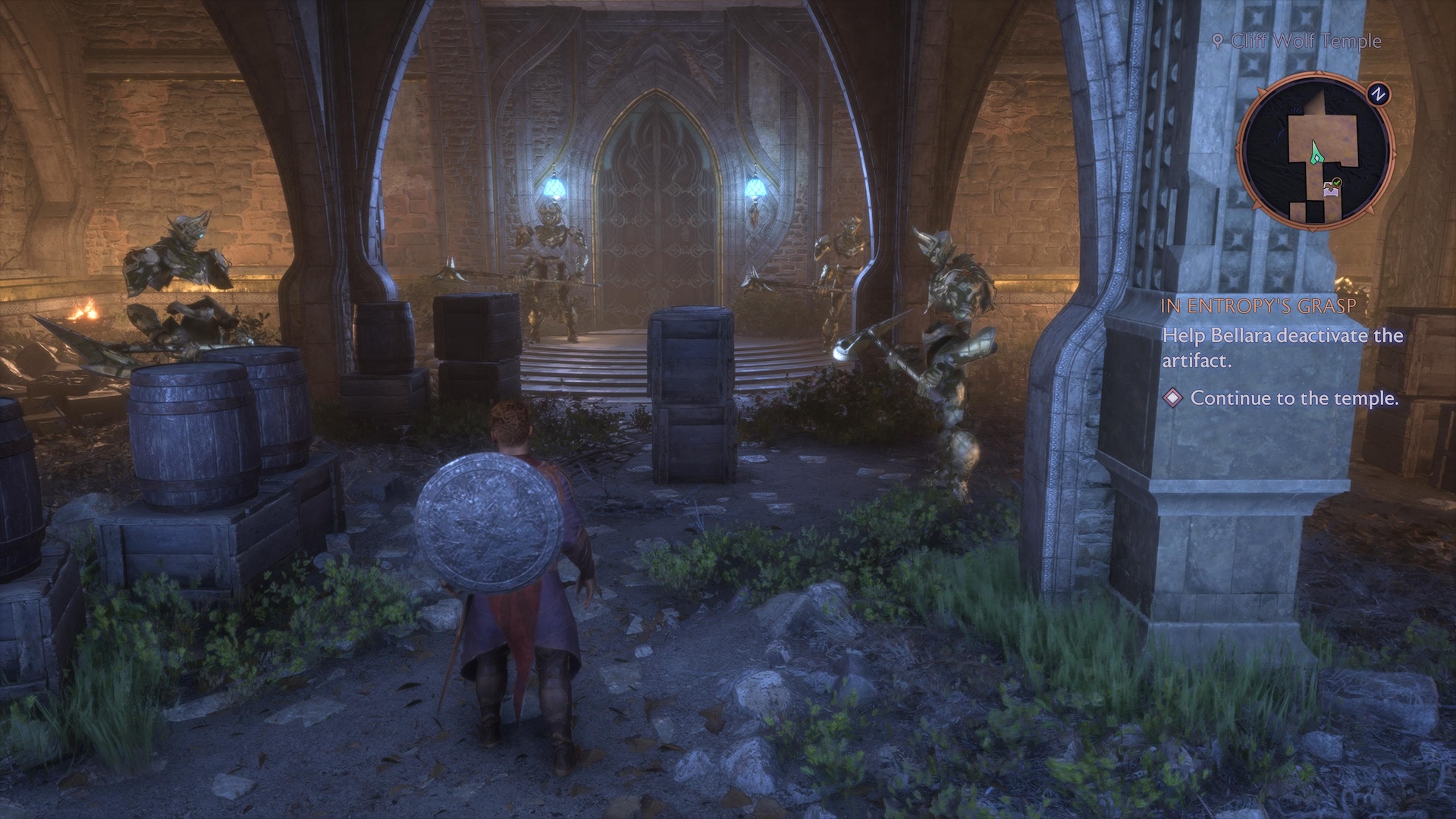Open the In Entropy's Grasp quest tracker
The height and width of the screenshot is (819, 1456).
(1258, 307)
